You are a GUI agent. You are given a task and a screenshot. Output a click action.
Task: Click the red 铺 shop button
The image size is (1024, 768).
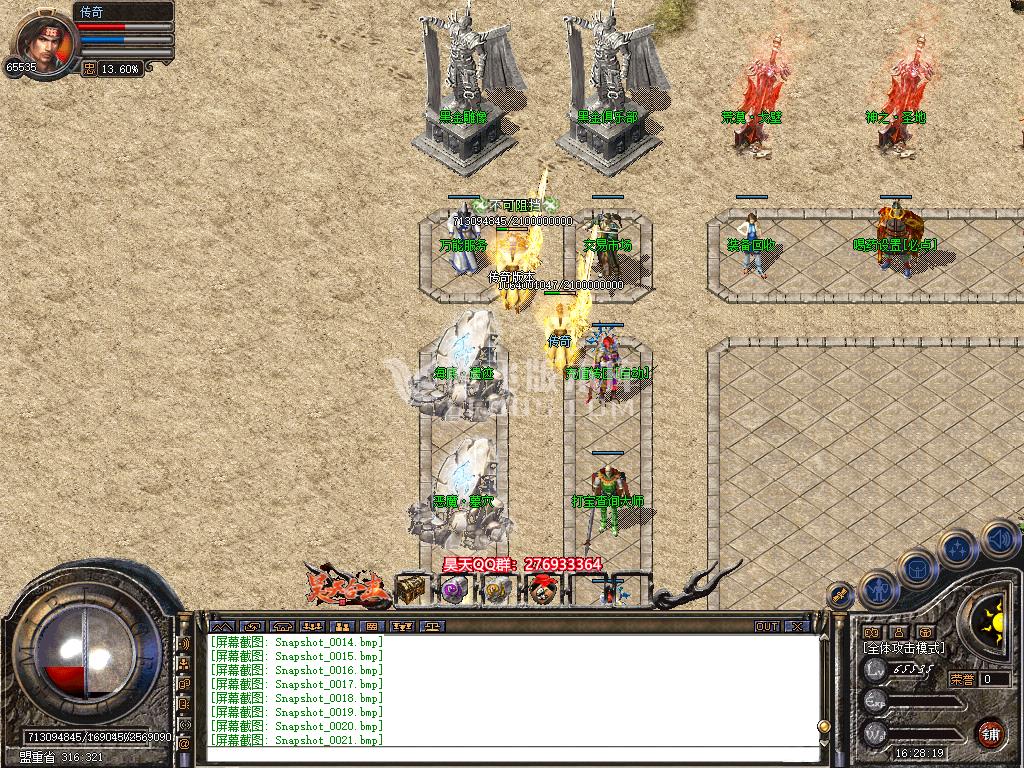990,732
